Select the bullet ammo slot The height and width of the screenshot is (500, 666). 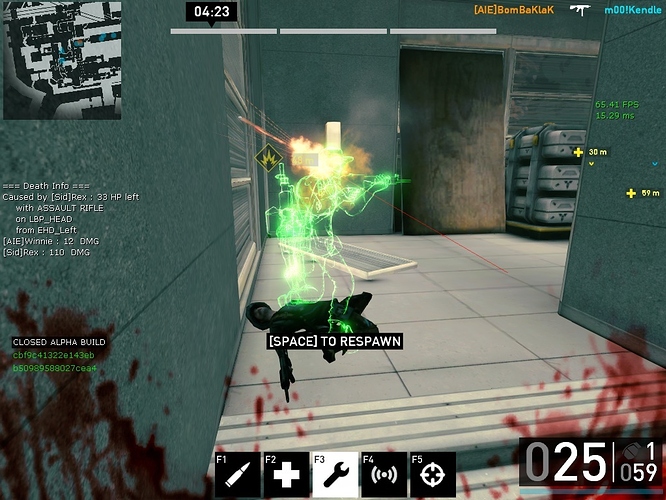tap(238, 475)
